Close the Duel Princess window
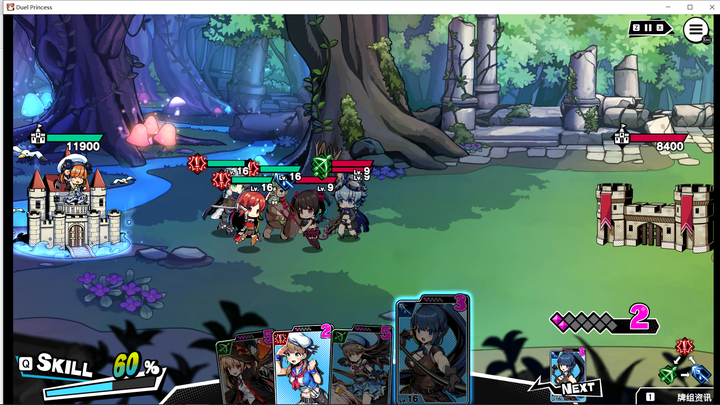This screenshot has width=720, height=405. (708, 7)
